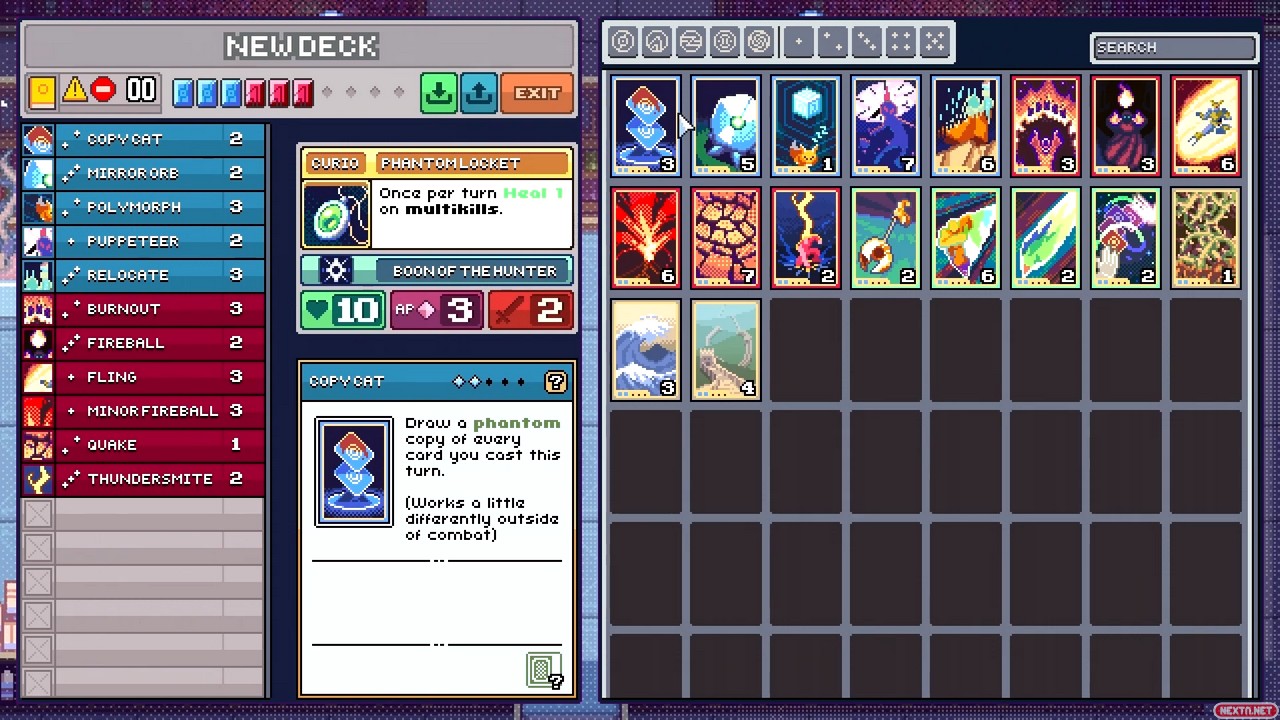Add the great wave card from collection
The height and width of the screenshot is (720, 1280).
coord(645,350)
